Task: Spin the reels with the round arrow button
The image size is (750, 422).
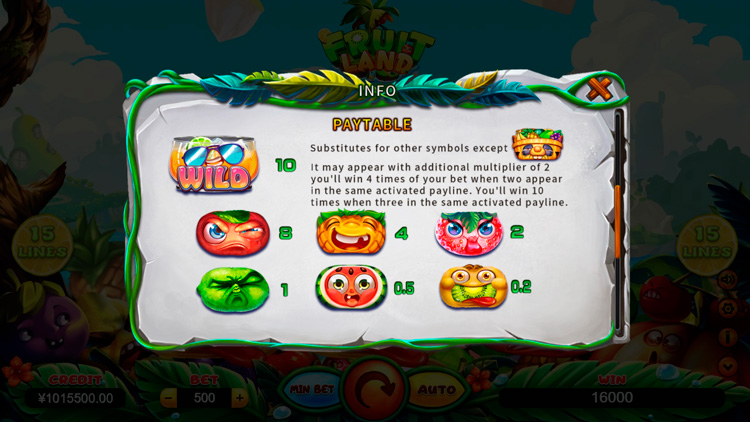Action: pos(374,388)
